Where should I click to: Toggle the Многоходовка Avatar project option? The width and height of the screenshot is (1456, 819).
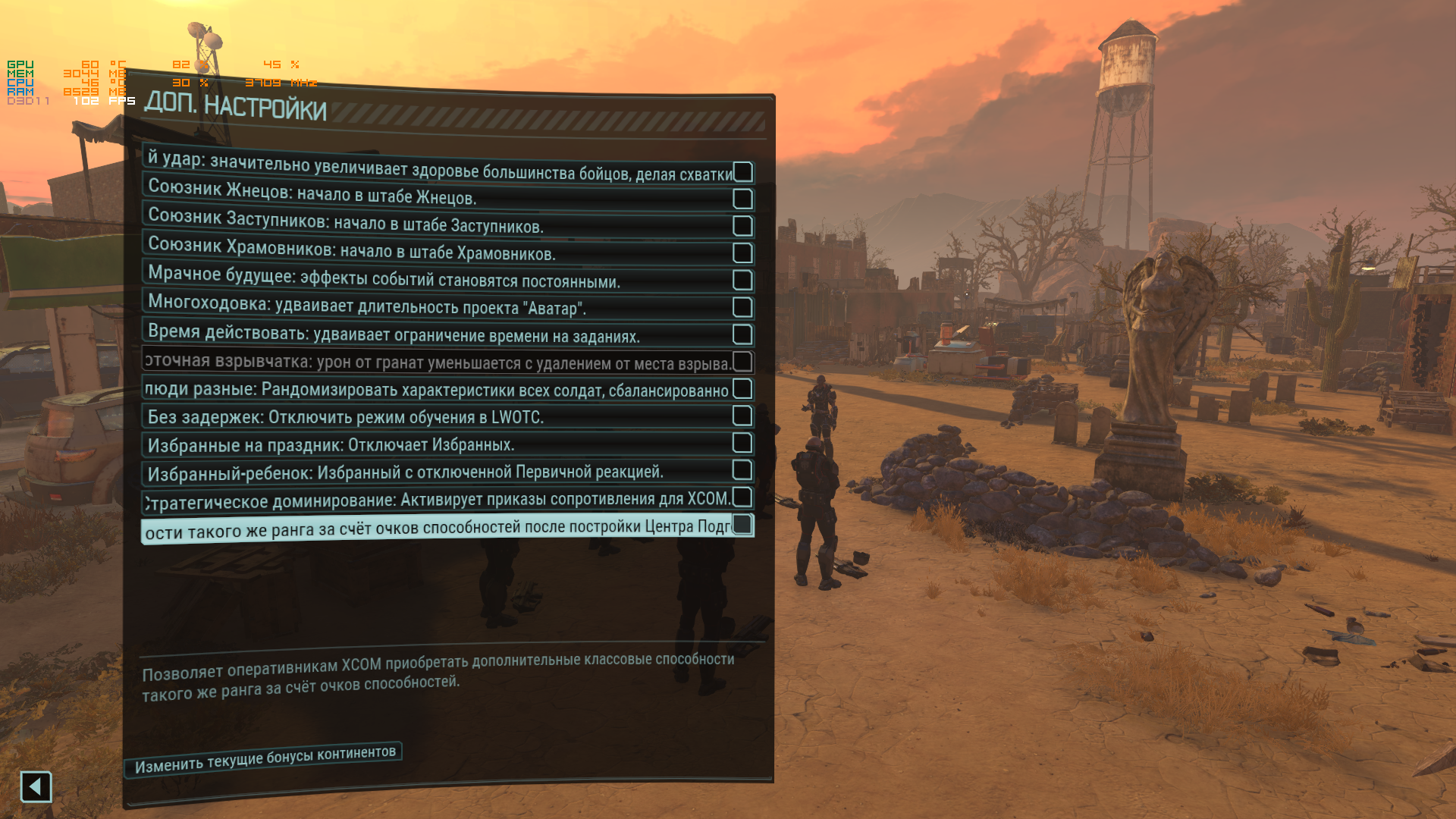coord(742,307)
